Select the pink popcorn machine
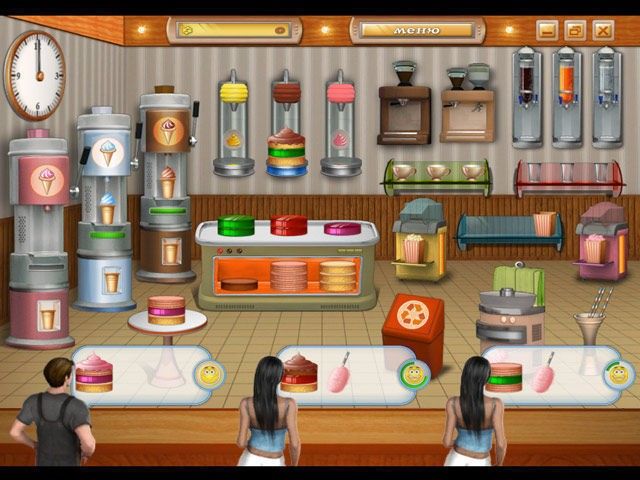This screenshot has height=480, width=640. (600, 240)
